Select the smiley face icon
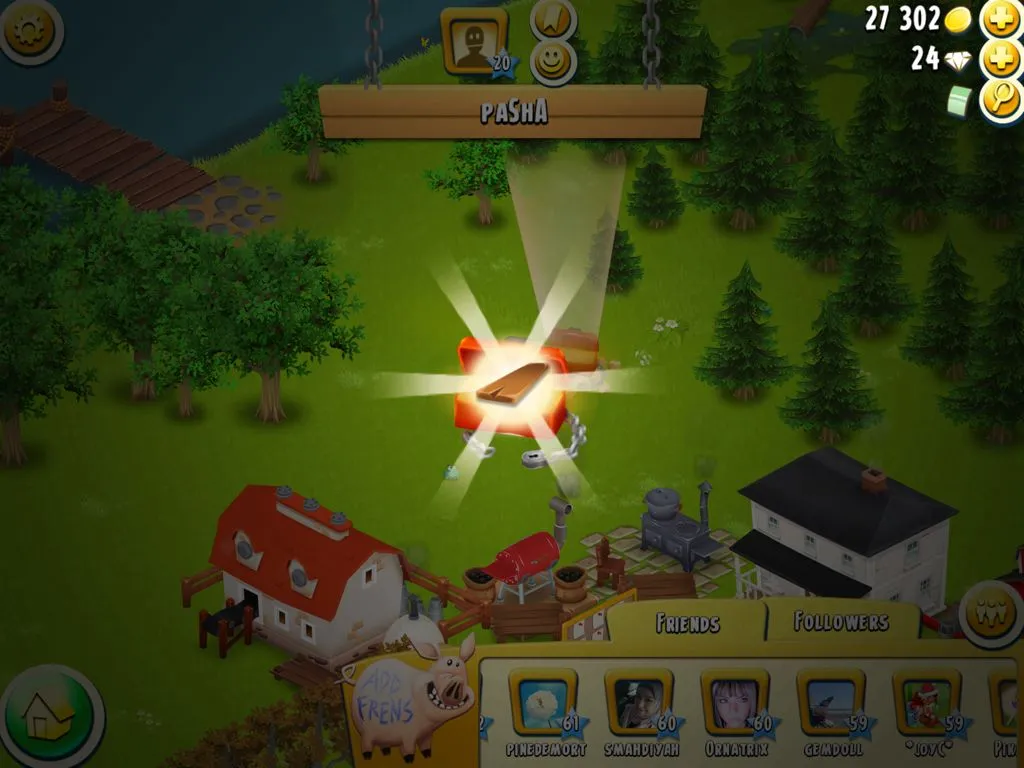Image resolution: width=1024 pixels, height=768 pixels. click(x=553, y=62)
